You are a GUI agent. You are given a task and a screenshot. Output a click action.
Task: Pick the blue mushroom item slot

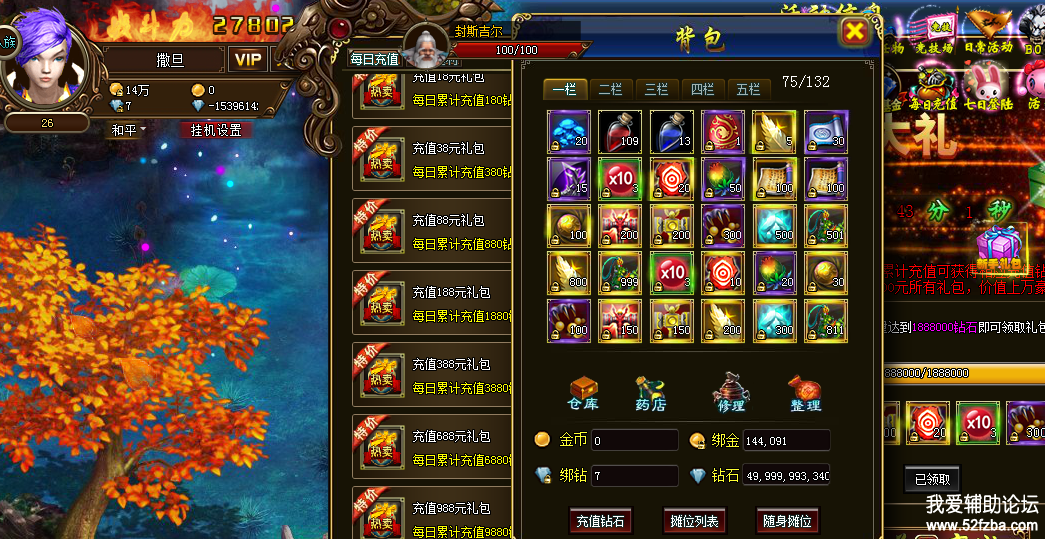[x=568, y=131]
